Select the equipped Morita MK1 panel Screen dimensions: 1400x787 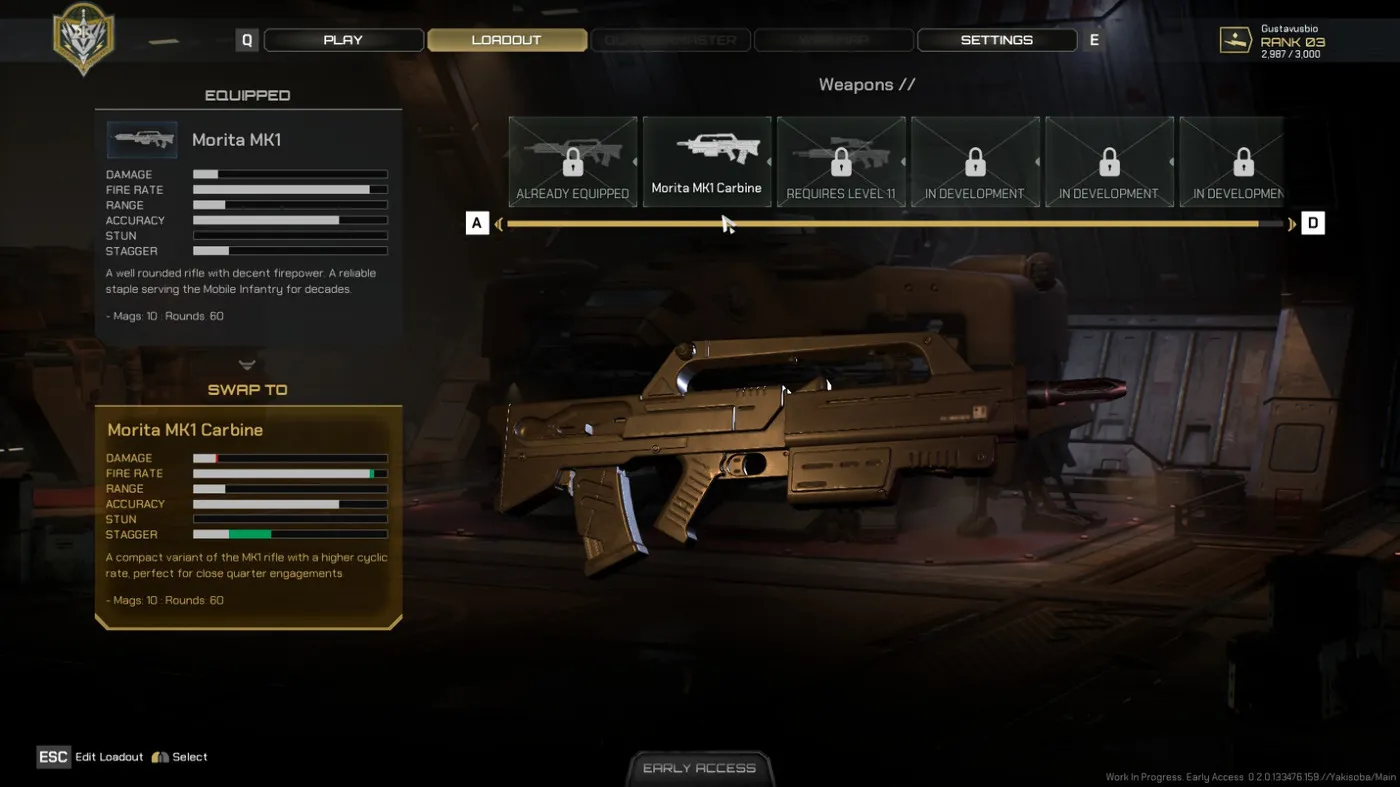(x=248, y=225)
